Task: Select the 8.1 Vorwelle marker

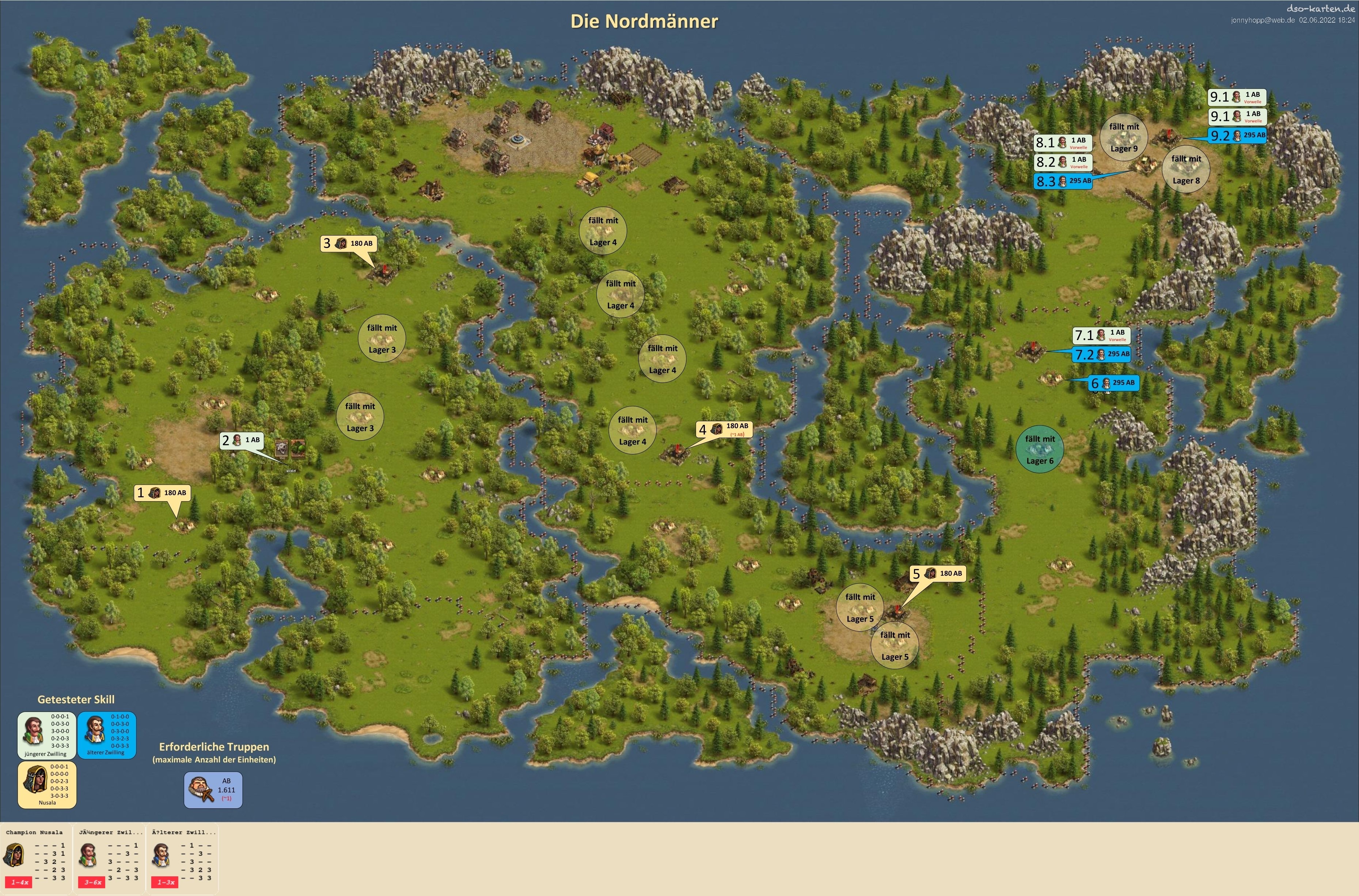Action: [x=1063, y=143]
